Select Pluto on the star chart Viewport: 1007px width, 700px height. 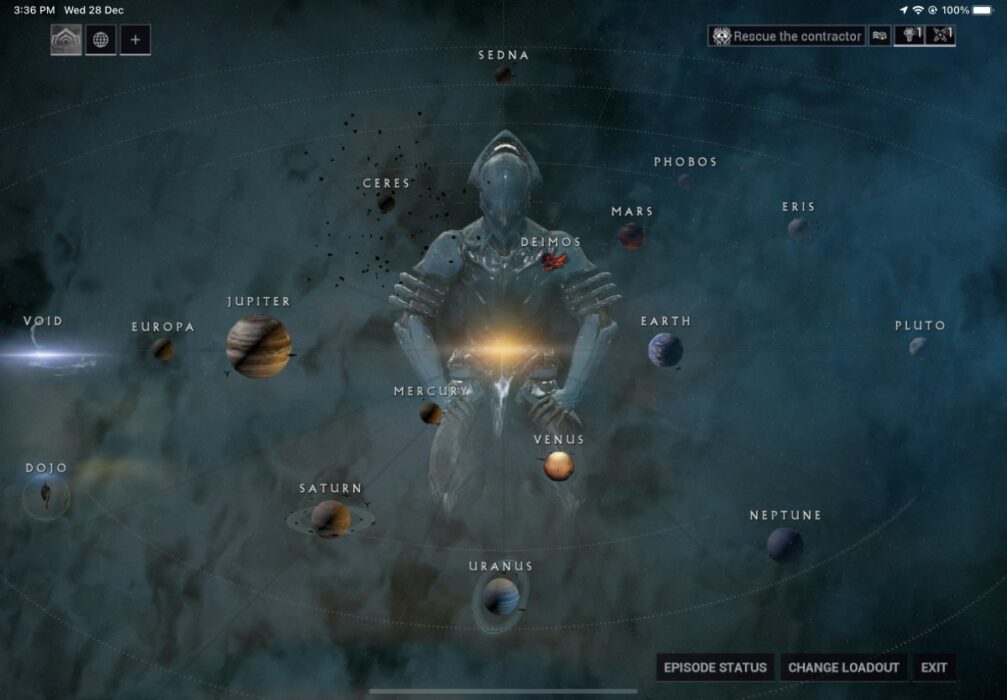[918, 346]
